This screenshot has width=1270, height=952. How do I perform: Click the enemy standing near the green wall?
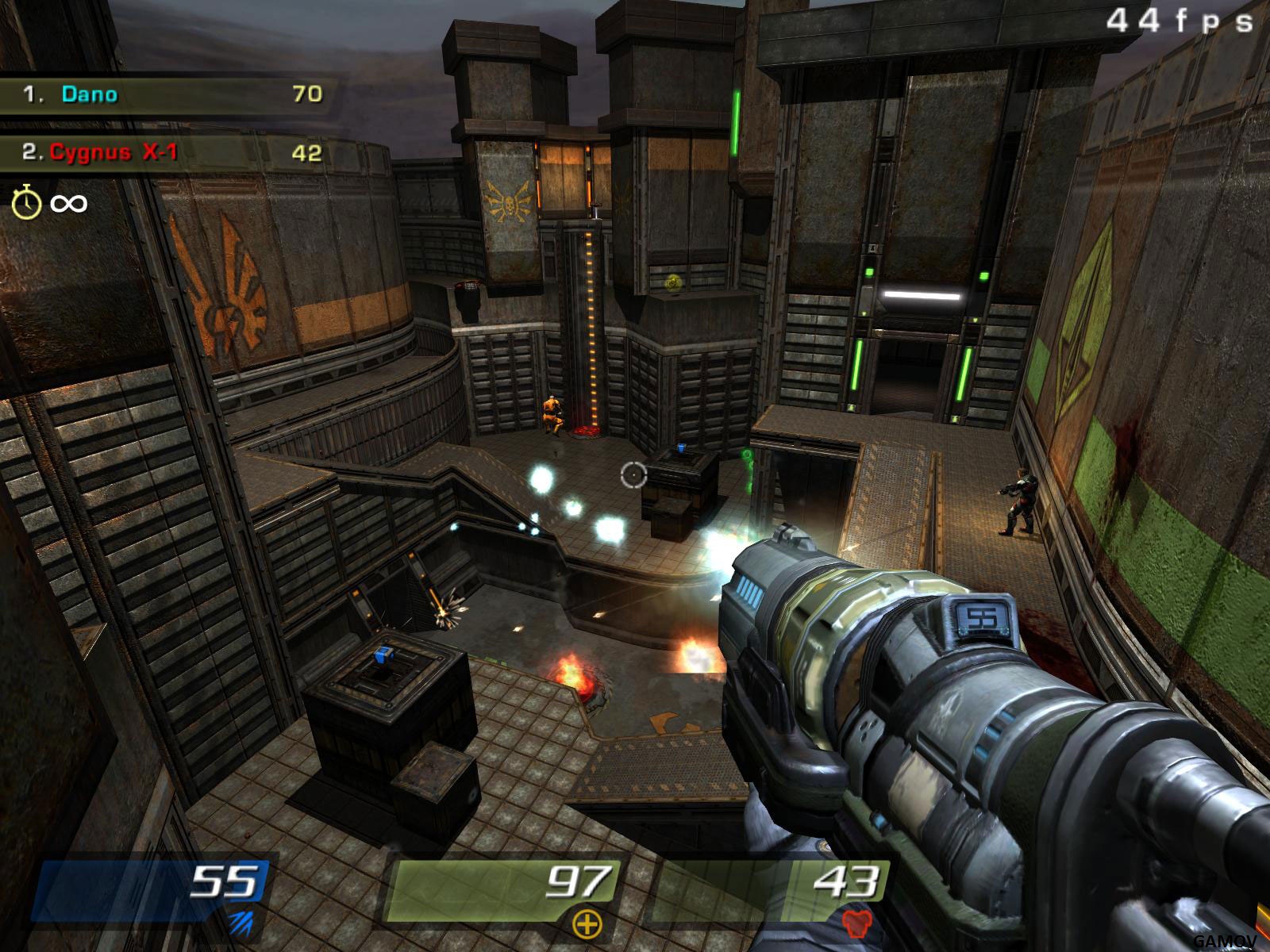[x=1020, y=500]
